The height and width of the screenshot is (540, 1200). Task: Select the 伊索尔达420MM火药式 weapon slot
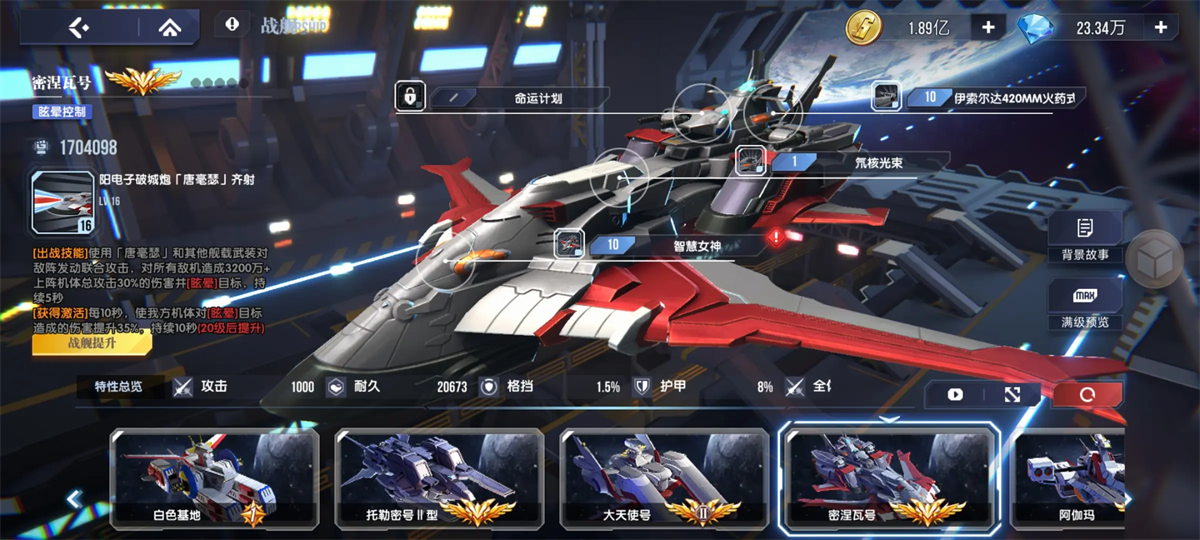pyautogui.click(x=980, y=97)
